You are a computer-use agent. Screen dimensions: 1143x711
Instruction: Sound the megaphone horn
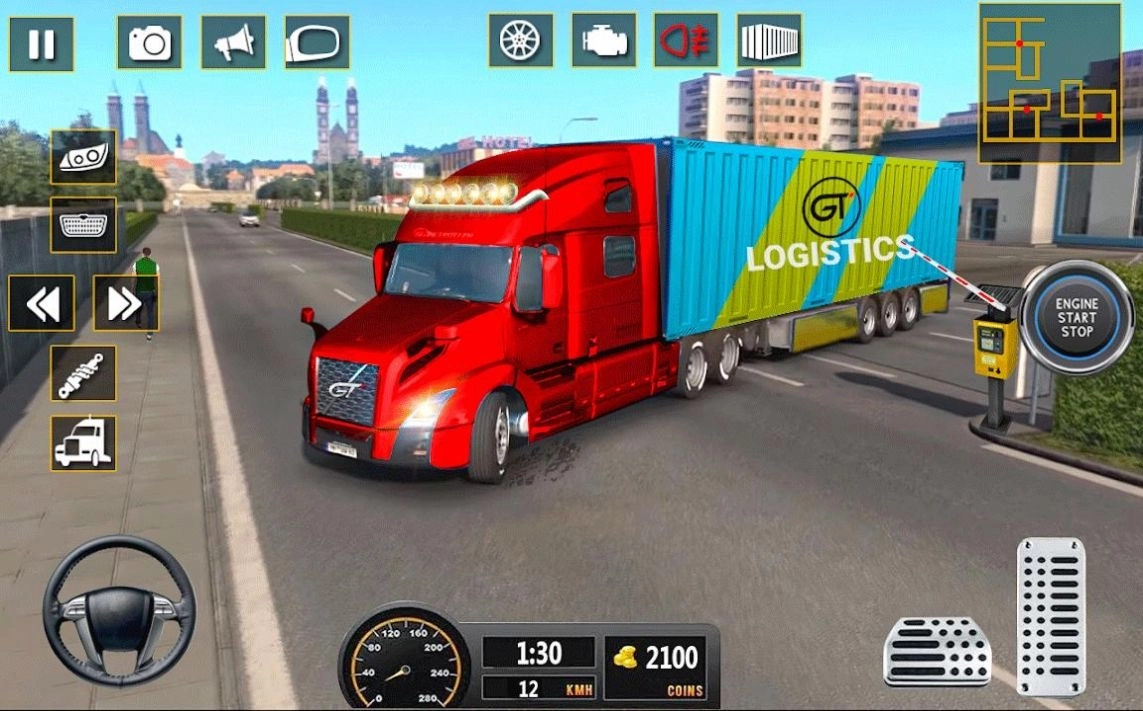(234, 43)
